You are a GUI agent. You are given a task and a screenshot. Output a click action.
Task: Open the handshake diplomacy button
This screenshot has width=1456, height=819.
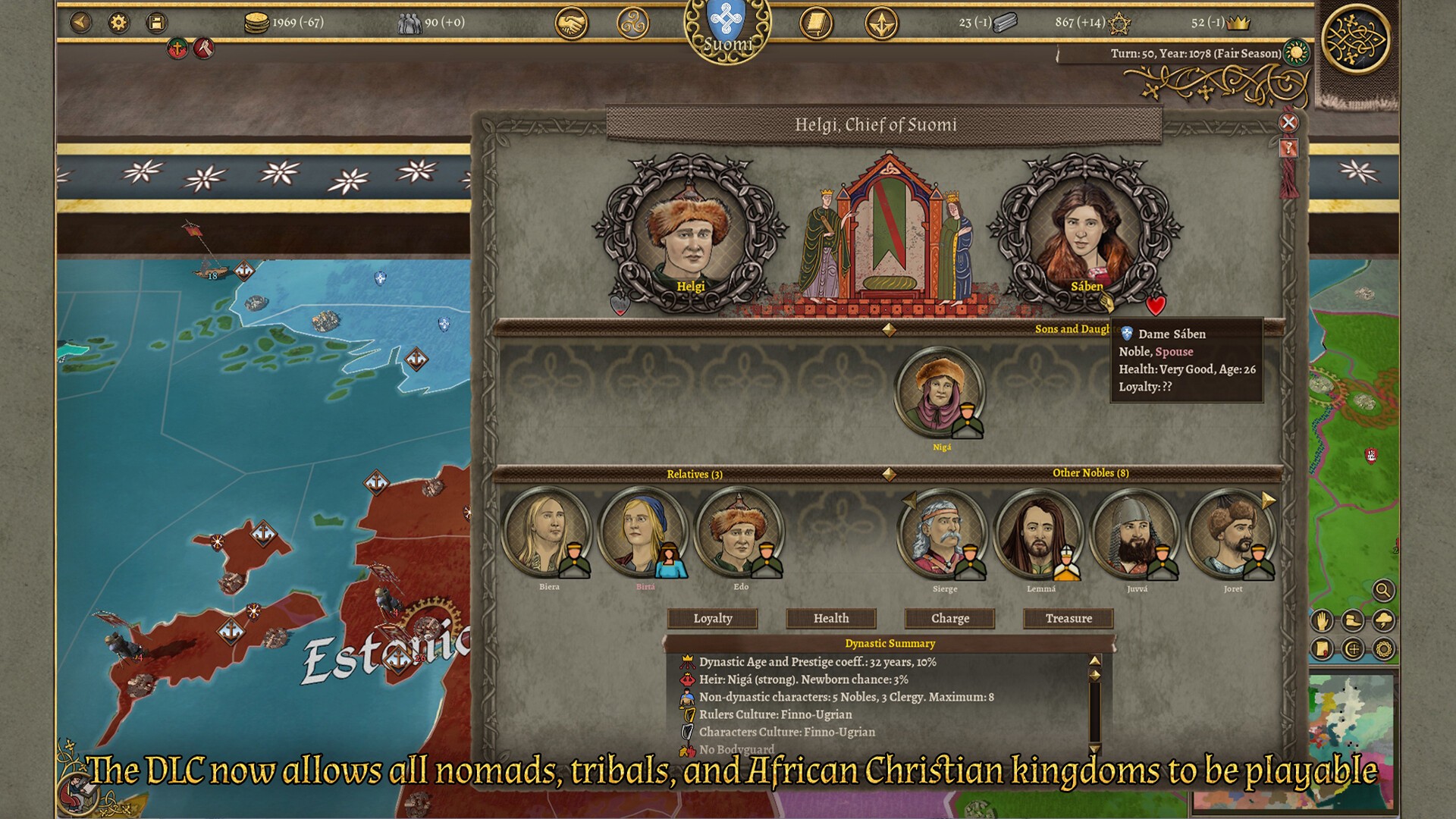[572, 24]
